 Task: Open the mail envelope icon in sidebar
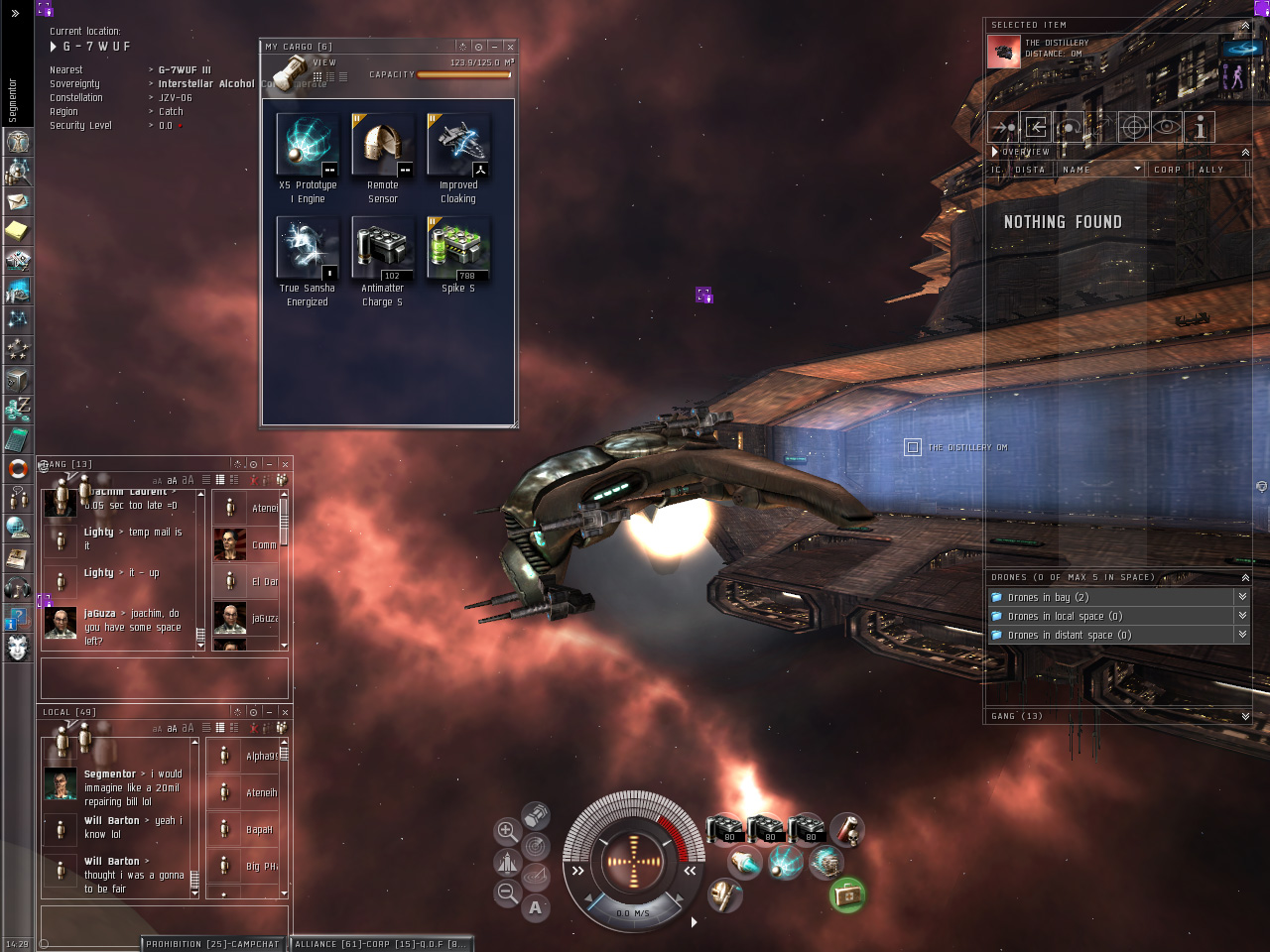18,201
